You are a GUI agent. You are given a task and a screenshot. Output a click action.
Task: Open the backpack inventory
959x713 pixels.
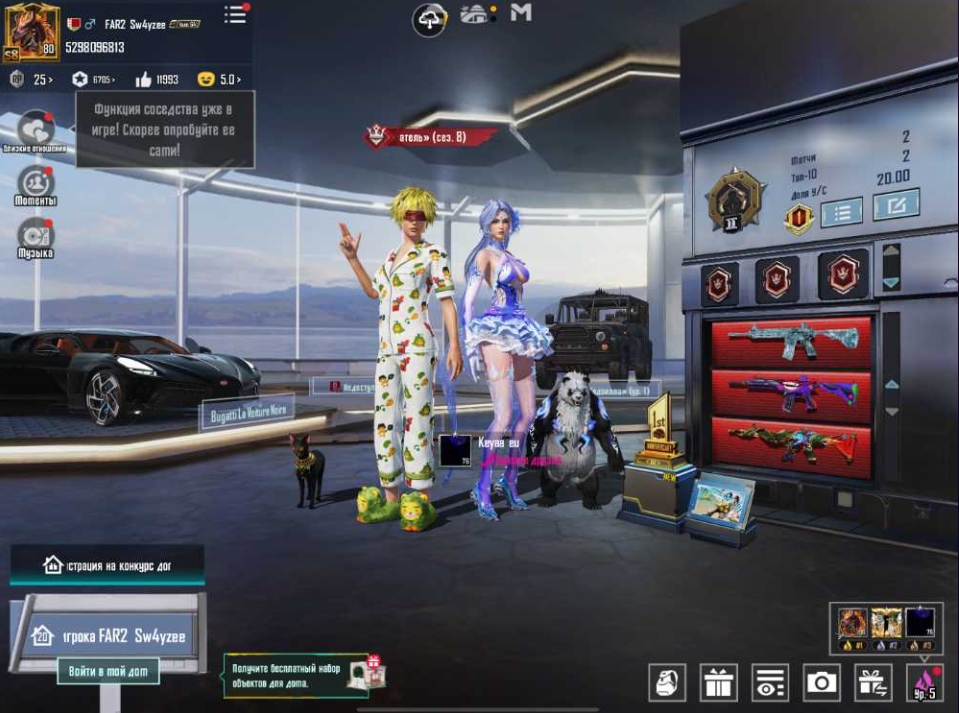point(666,682)
